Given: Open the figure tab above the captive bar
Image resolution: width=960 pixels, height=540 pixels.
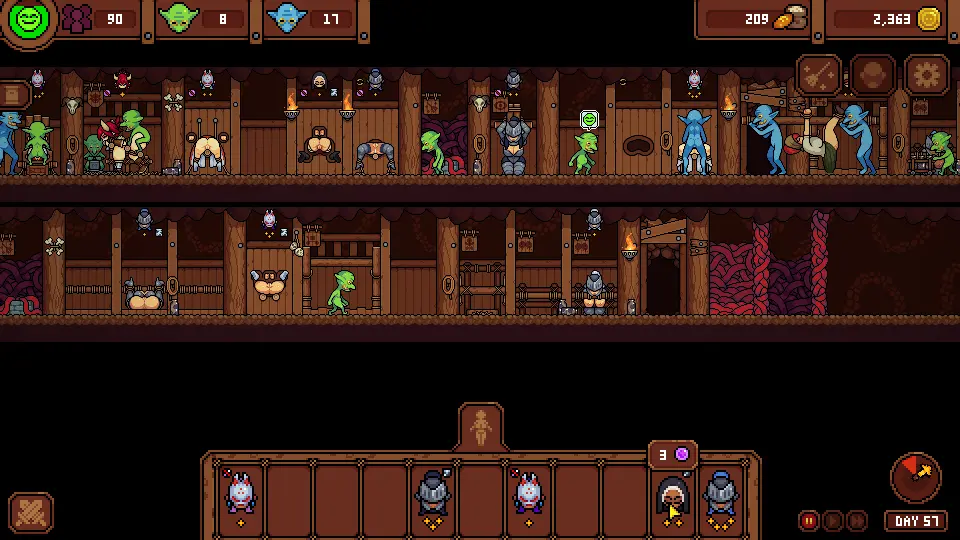Looking at the screenshot, I should point(481,428).
